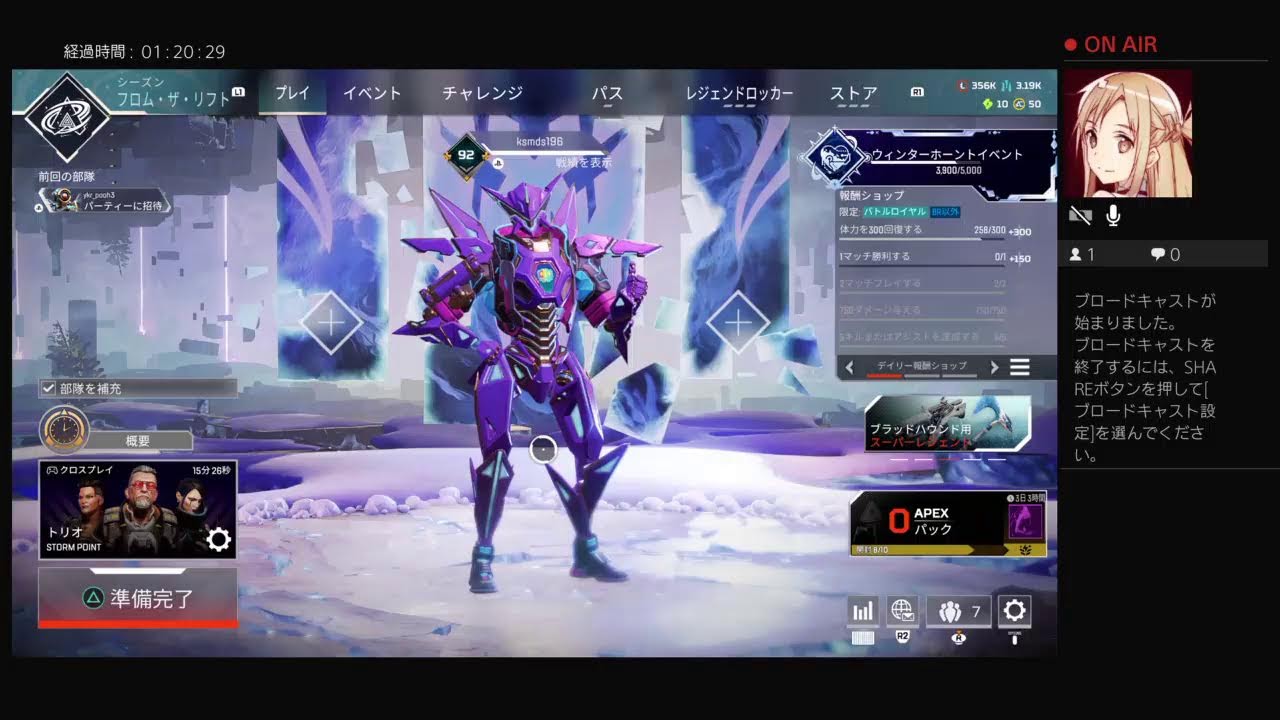Open the イベント tab
The image size is (1280, 720).
coord(372,93)
